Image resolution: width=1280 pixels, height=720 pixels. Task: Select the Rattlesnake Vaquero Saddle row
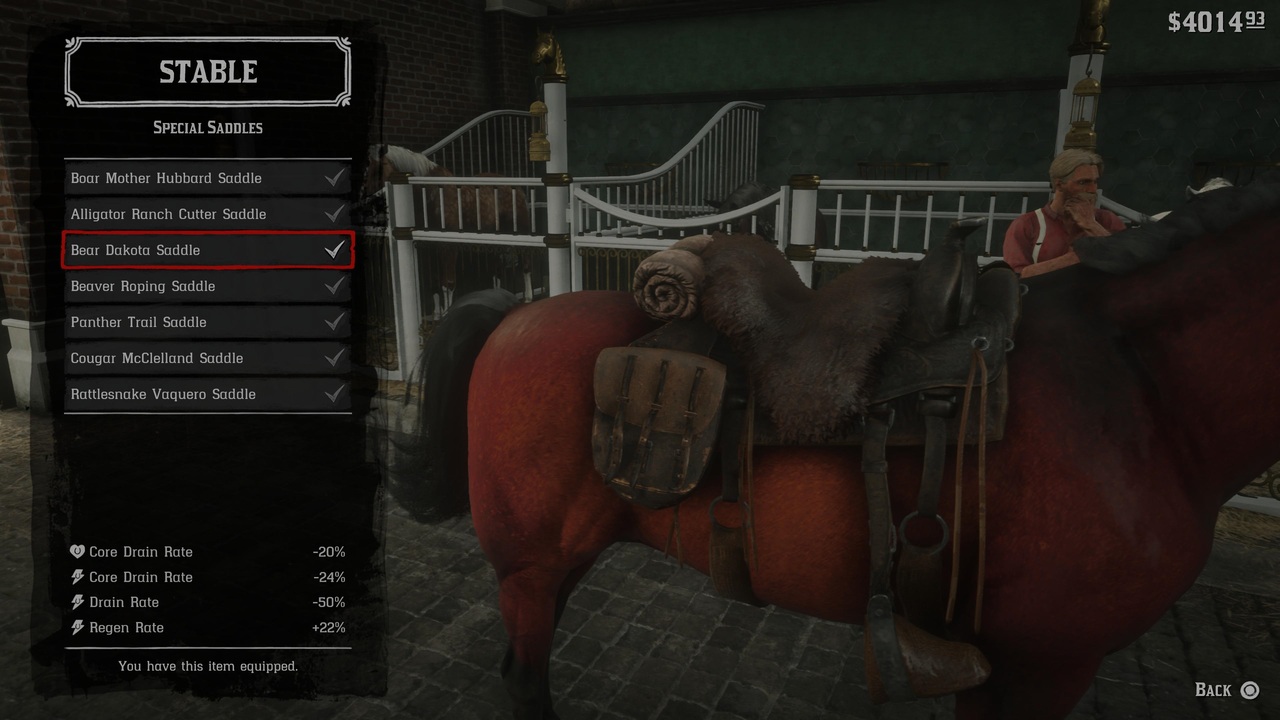(207, 394)
